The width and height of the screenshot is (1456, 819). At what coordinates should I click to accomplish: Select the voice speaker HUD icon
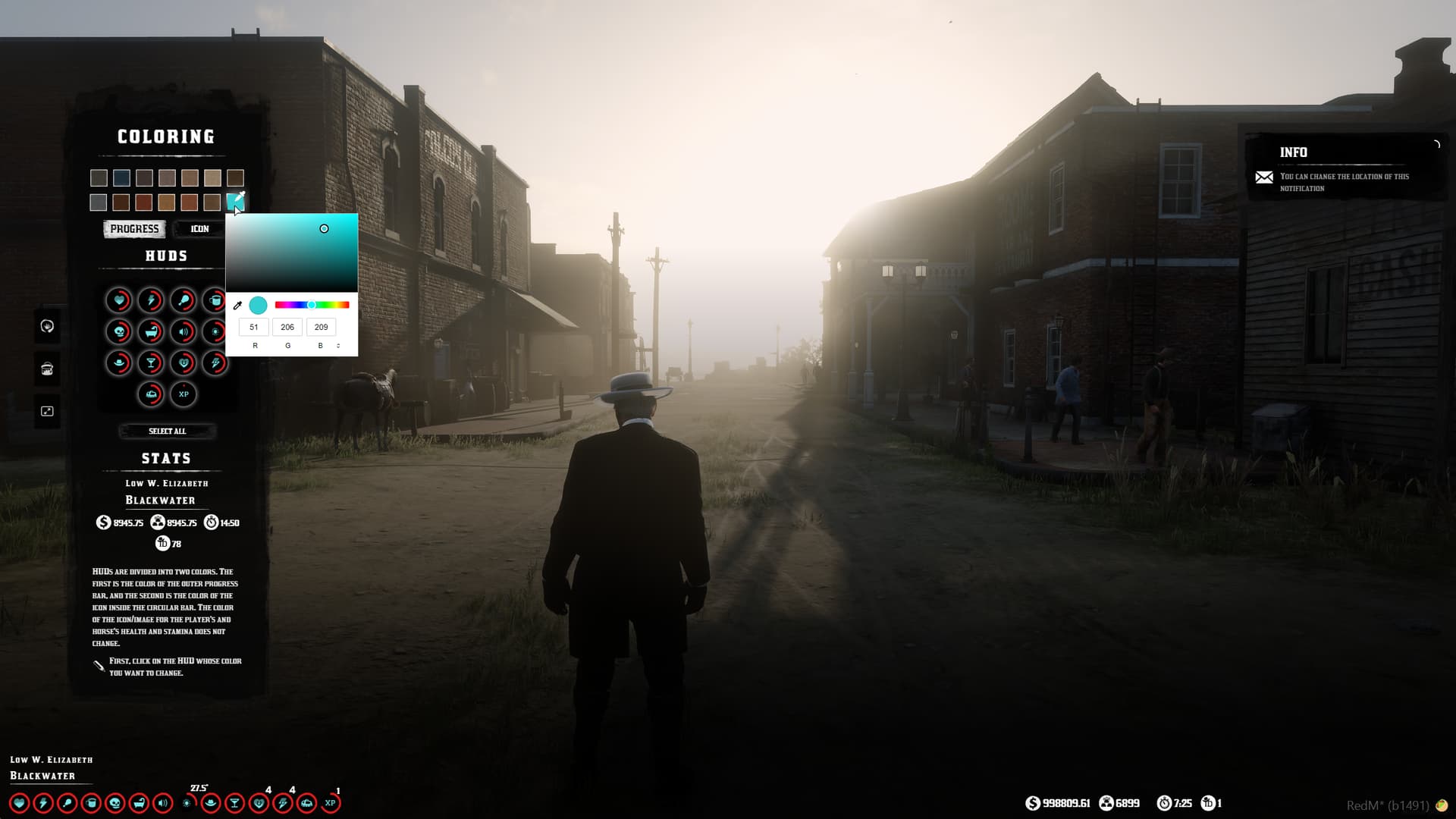pyautogui.click(x=183, y=331)
